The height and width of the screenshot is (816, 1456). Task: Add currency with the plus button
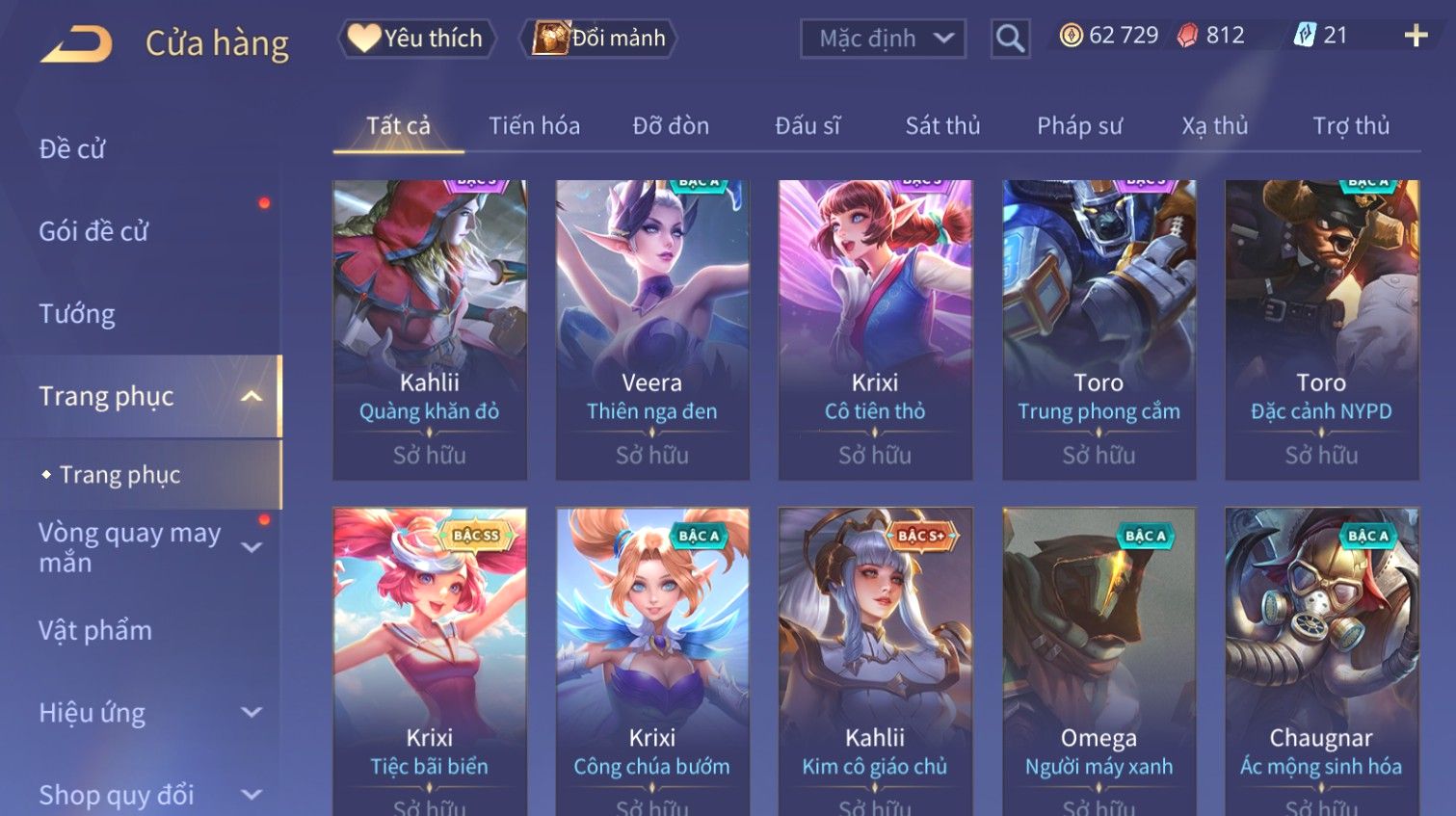(x=1416, y=37)
